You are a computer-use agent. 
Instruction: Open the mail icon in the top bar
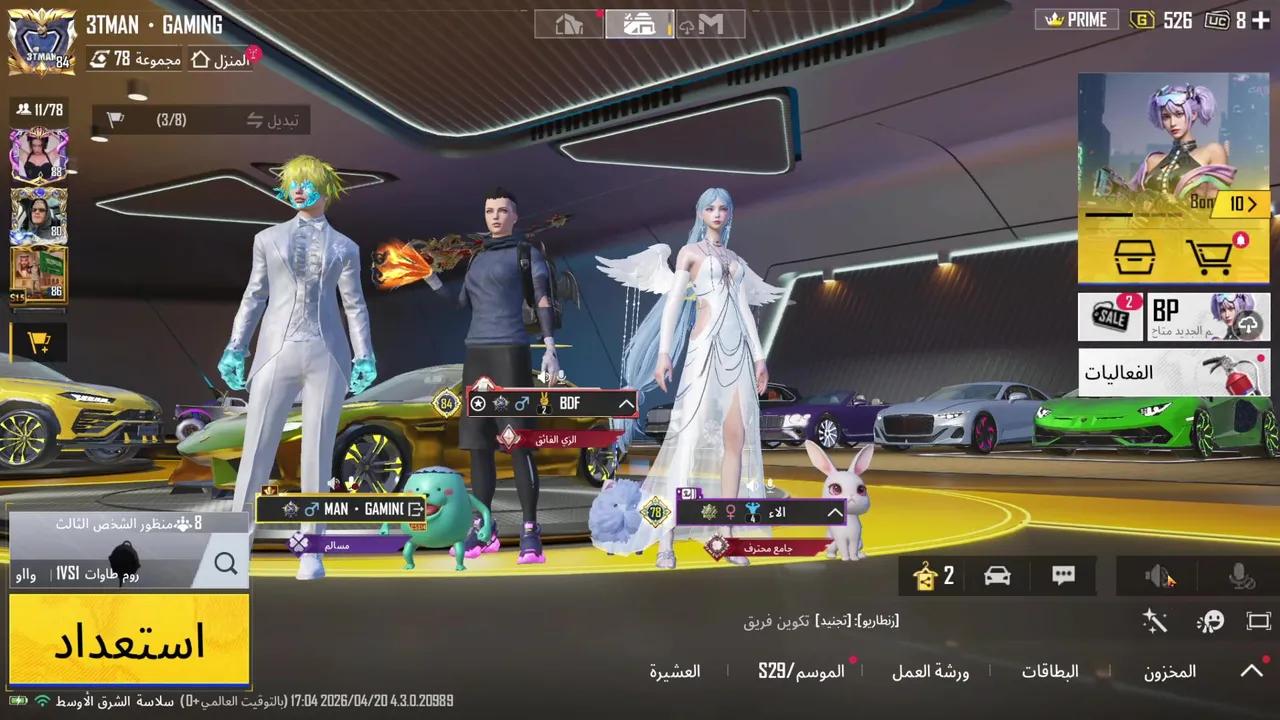coord(712,23)
